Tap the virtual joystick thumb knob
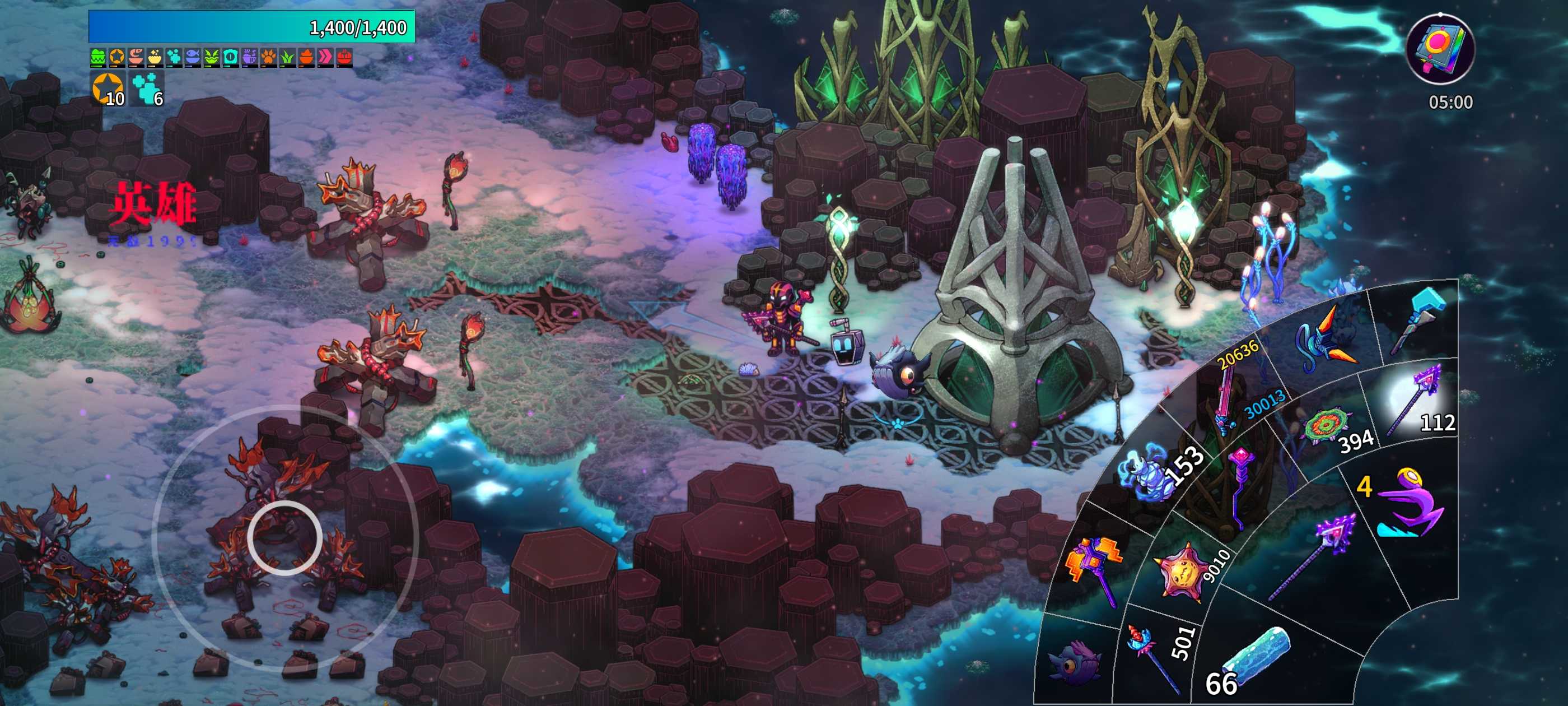The image size is (1568, 706). (284, 538)
